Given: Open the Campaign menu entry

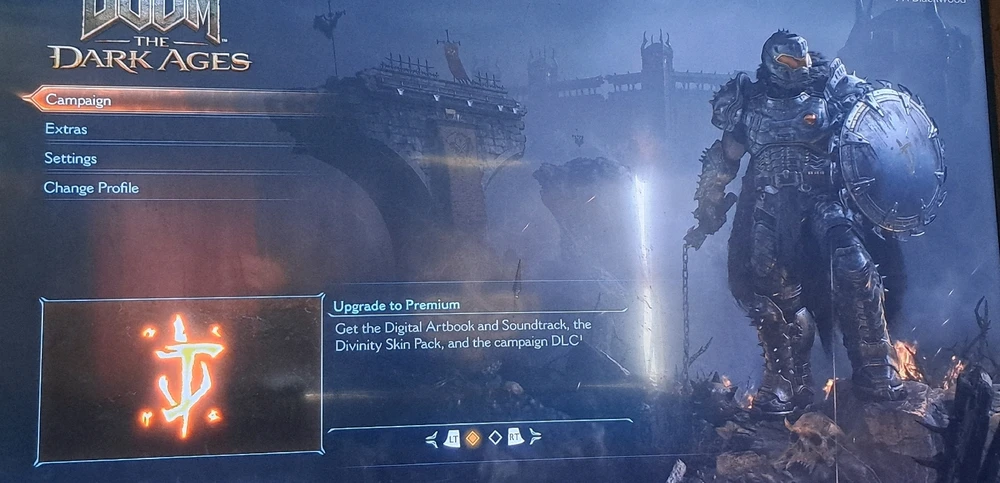Looking at the screenshot, I should [x=78, y=100].
